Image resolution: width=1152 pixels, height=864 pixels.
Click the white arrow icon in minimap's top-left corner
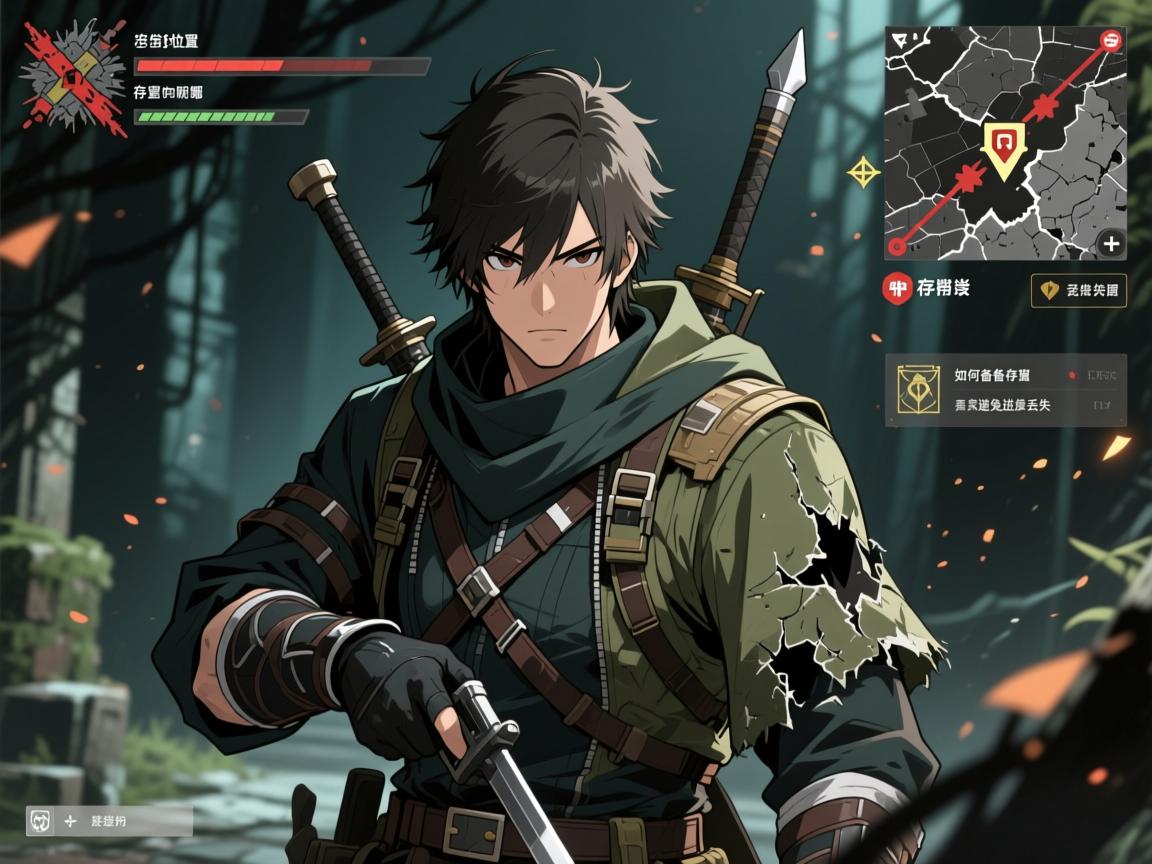point(900,40)
